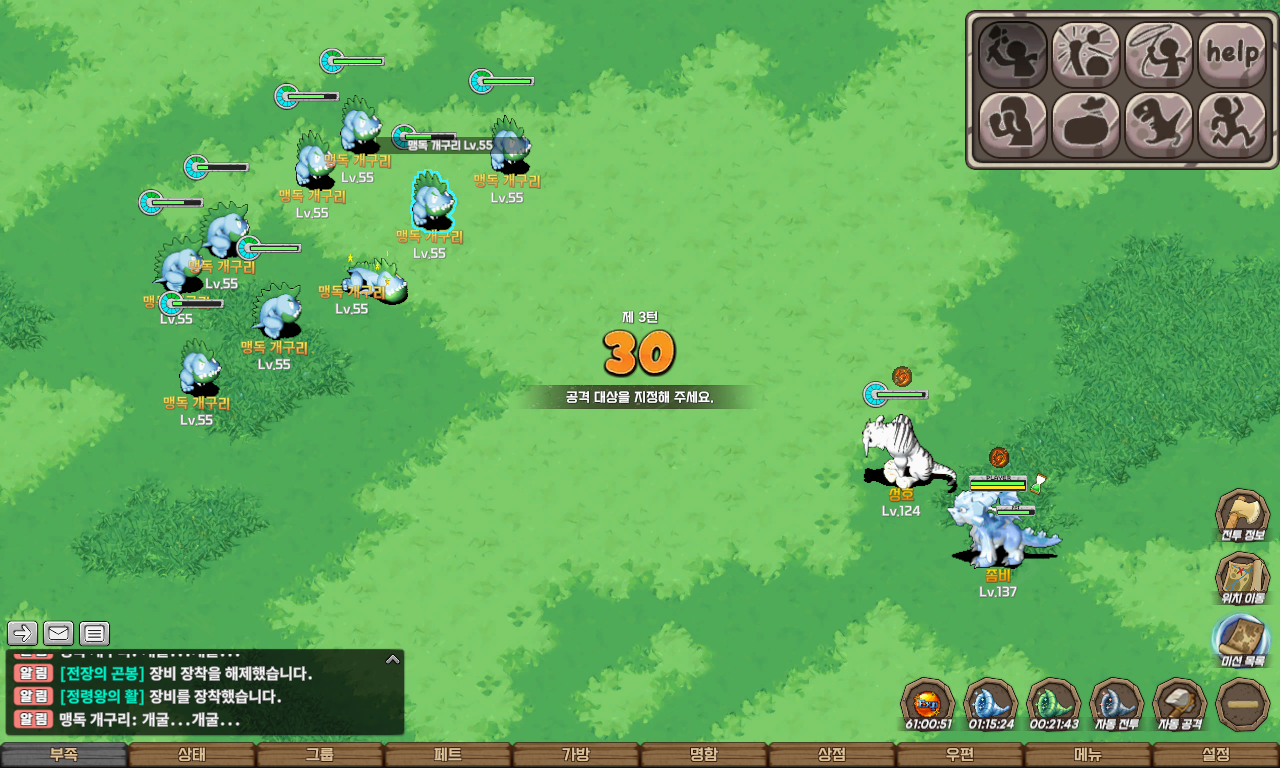Click the help command button
Viewport: 1280px width, 768px height.
[1232, 53]
